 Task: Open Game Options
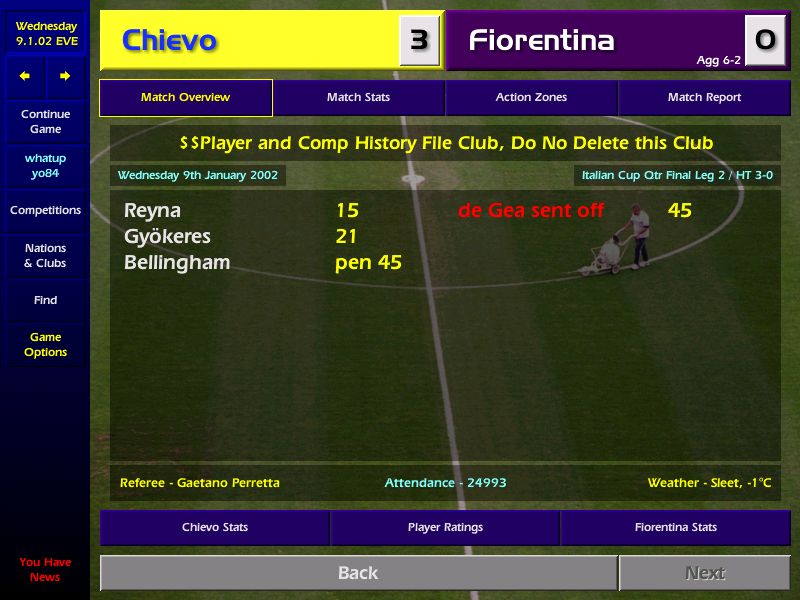coord(45,345)
